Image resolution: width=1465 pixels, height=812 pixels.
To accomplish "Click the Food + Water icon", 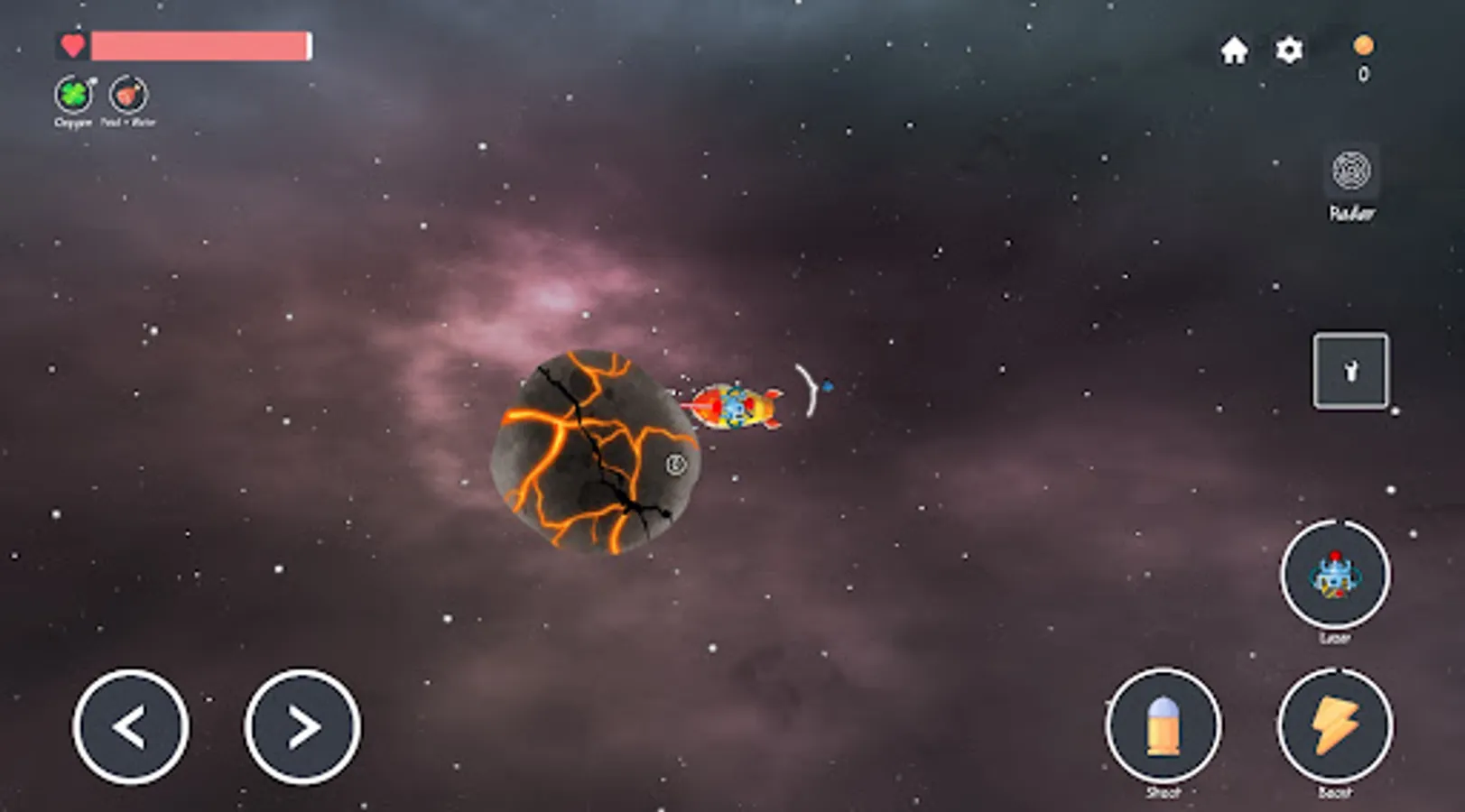I will [x=125, y=92].
